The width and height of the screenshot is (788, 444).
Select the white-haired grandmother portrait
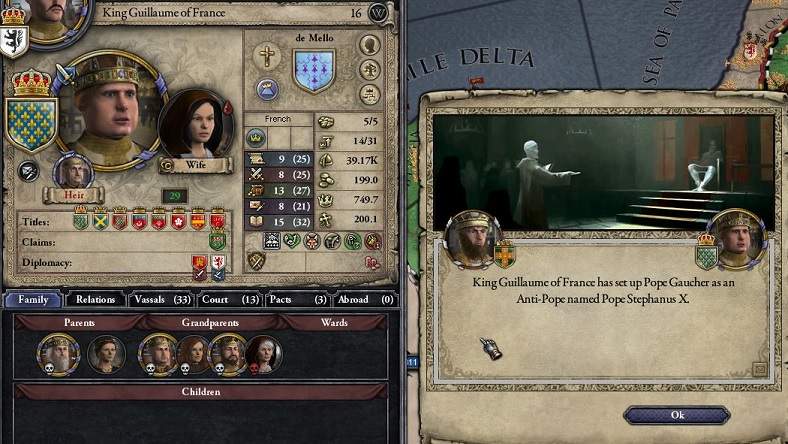(x=264, y=353)
